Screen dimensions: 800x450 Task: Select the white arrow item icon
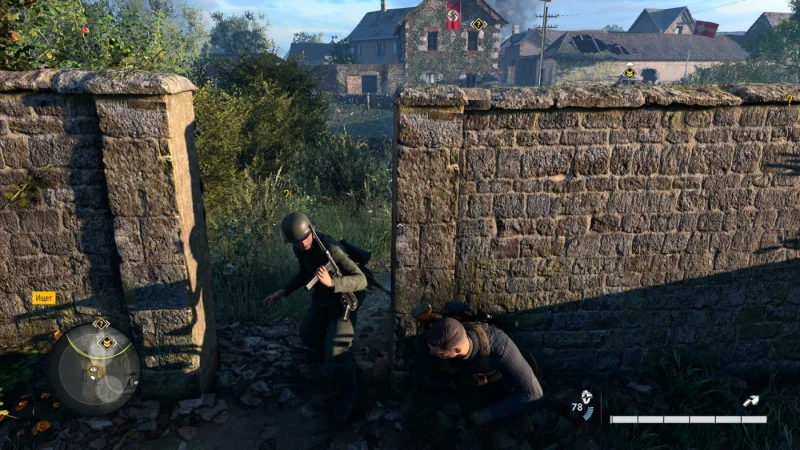click(x=751, y=400)
